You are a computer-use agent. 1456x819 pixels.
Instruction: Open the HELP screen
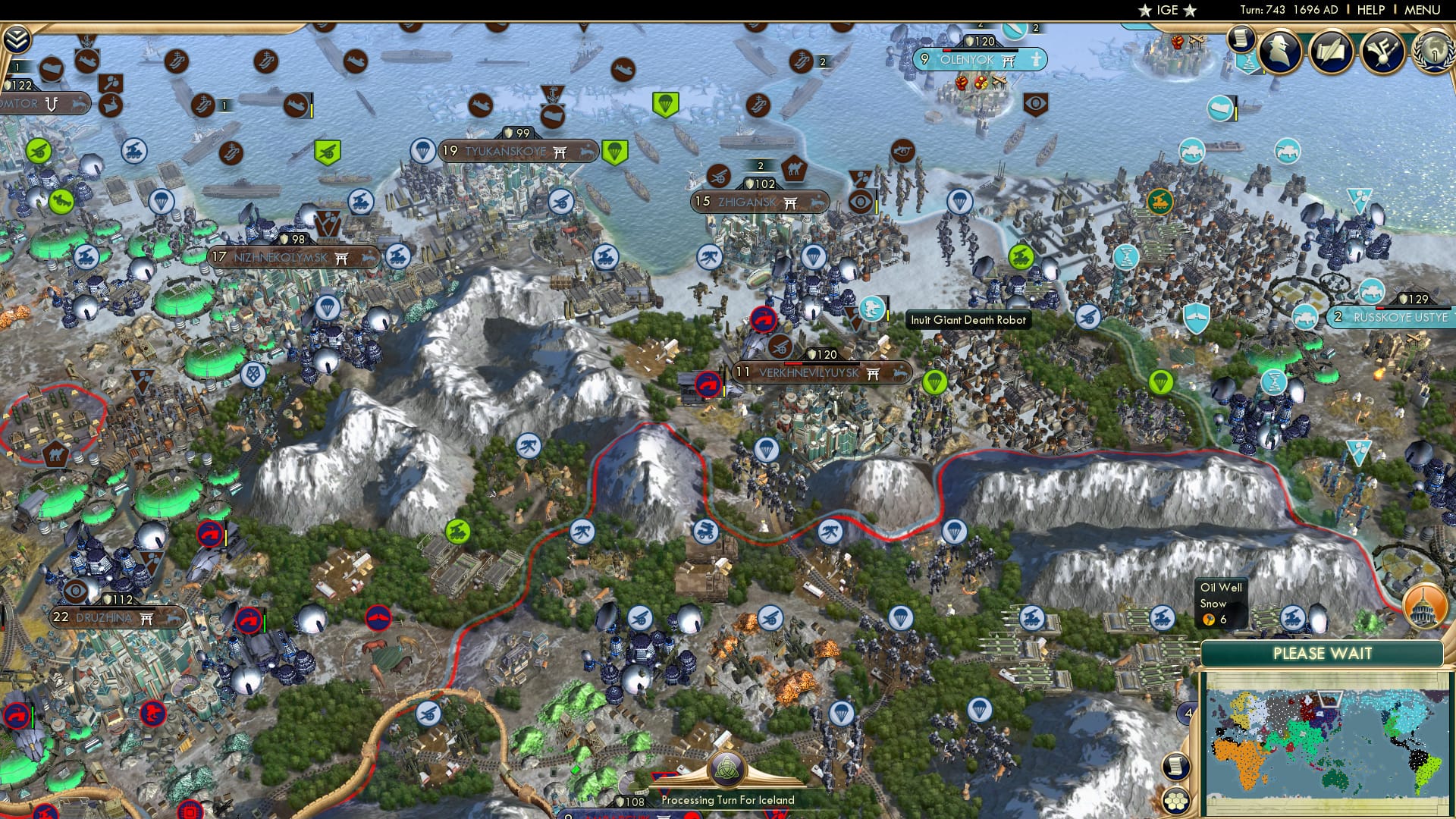[1371, 10]
